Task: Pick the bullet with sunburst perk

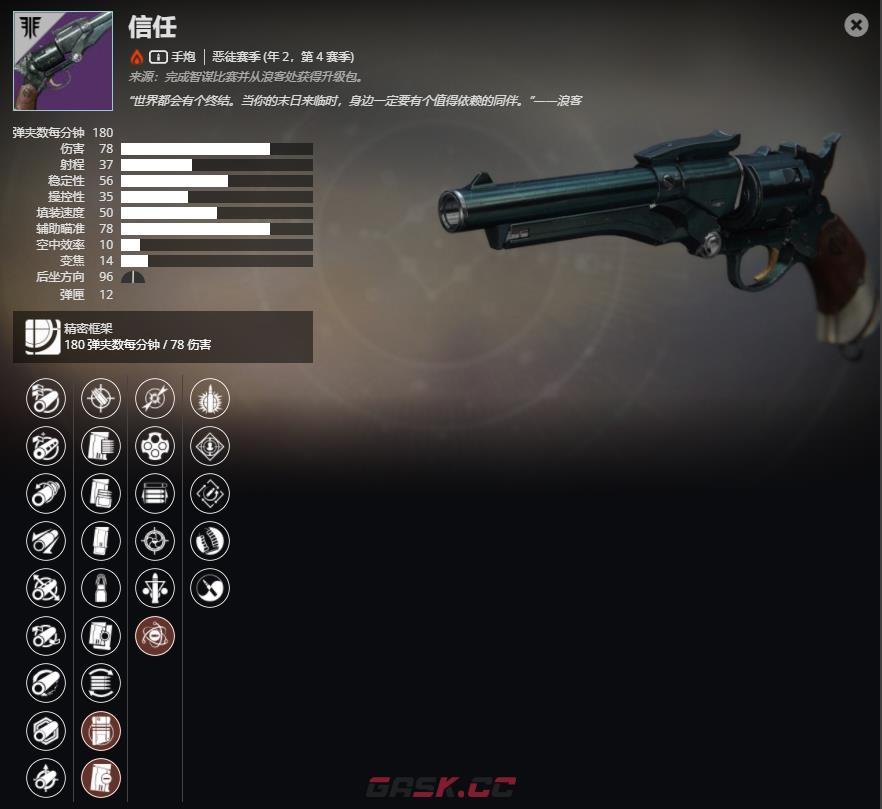Action: pyautogui.click(x=210, y=398)
